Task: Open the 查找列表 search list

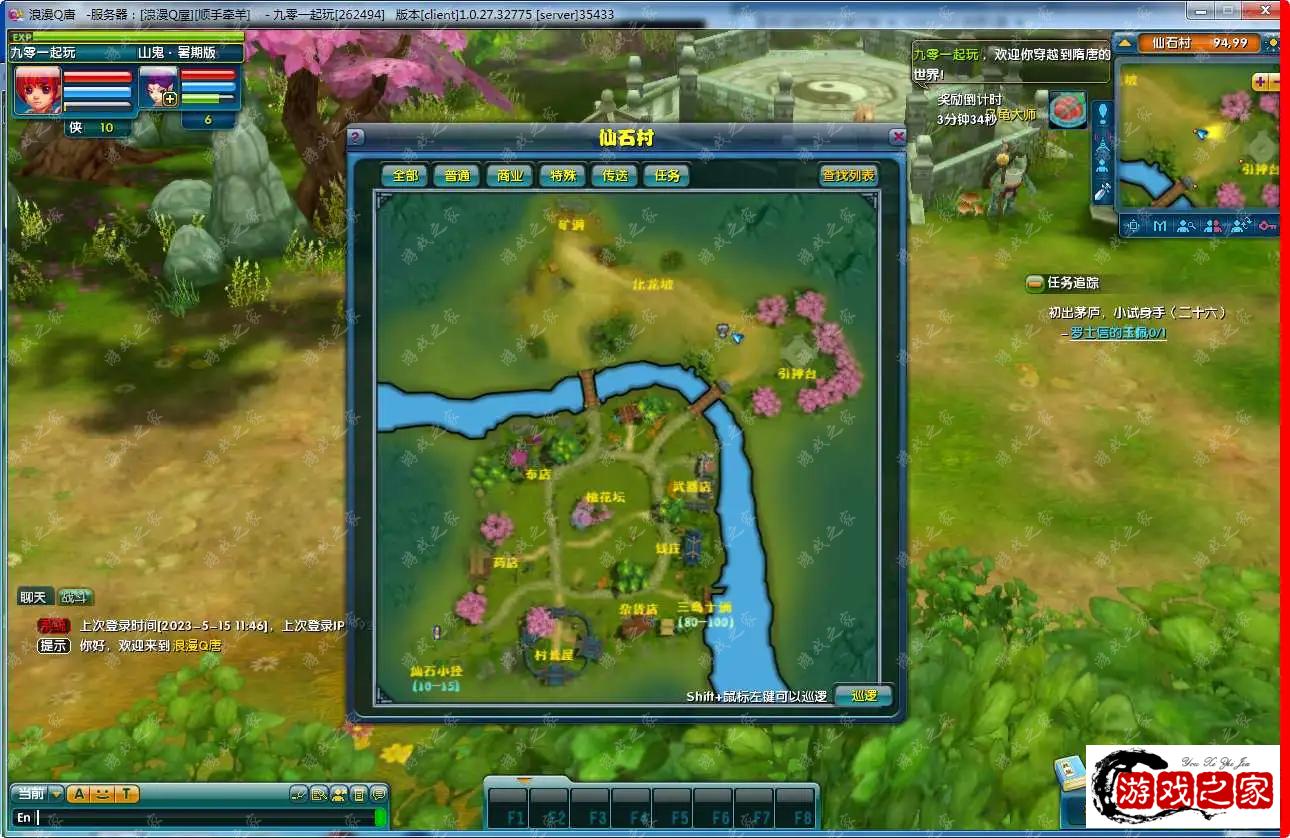Action: click(x=848, y=175)
